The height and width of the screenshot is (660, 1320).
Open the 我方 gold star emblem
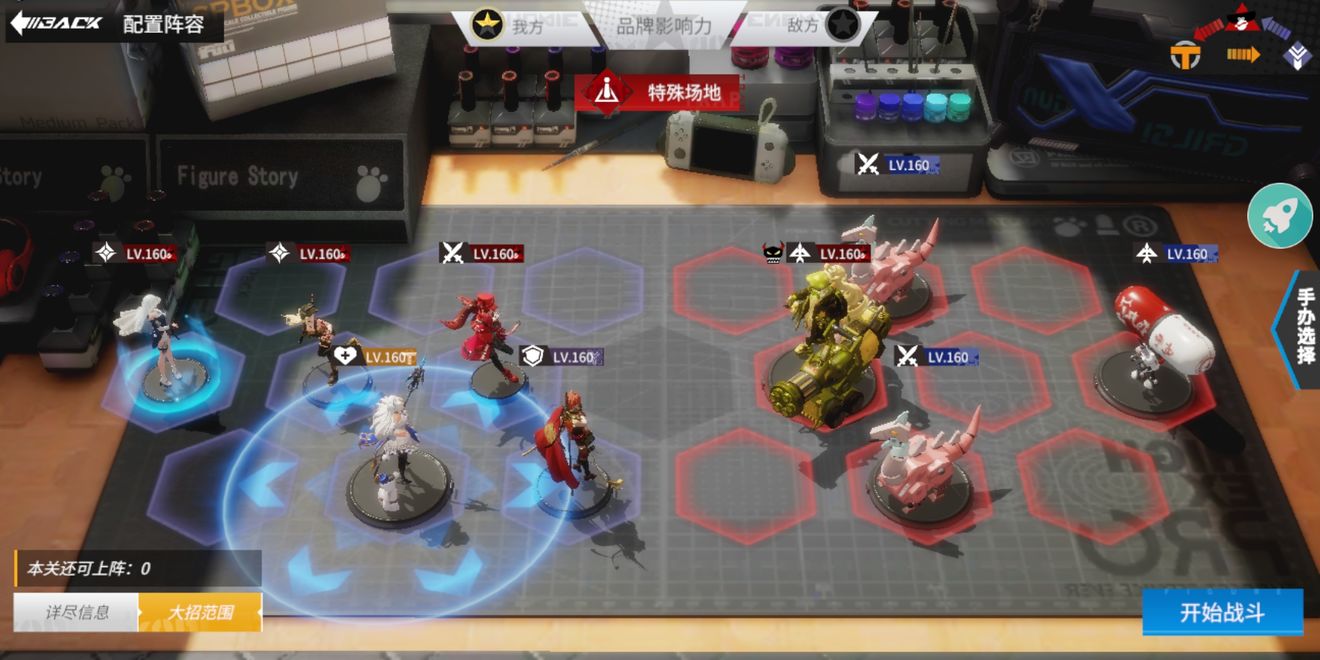(487, 25)
